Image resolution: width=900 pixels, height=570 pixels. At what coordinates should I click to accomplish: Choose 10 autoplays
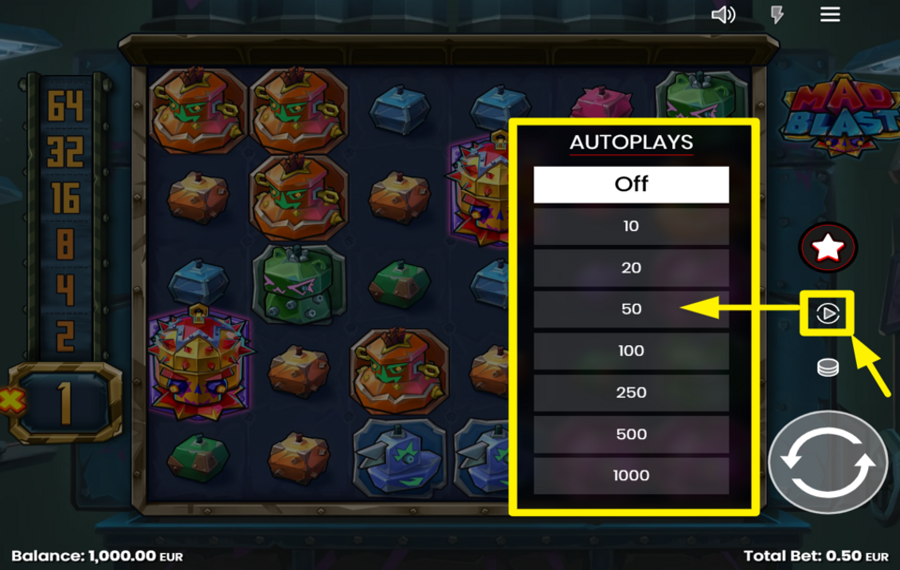click(631, 226)
